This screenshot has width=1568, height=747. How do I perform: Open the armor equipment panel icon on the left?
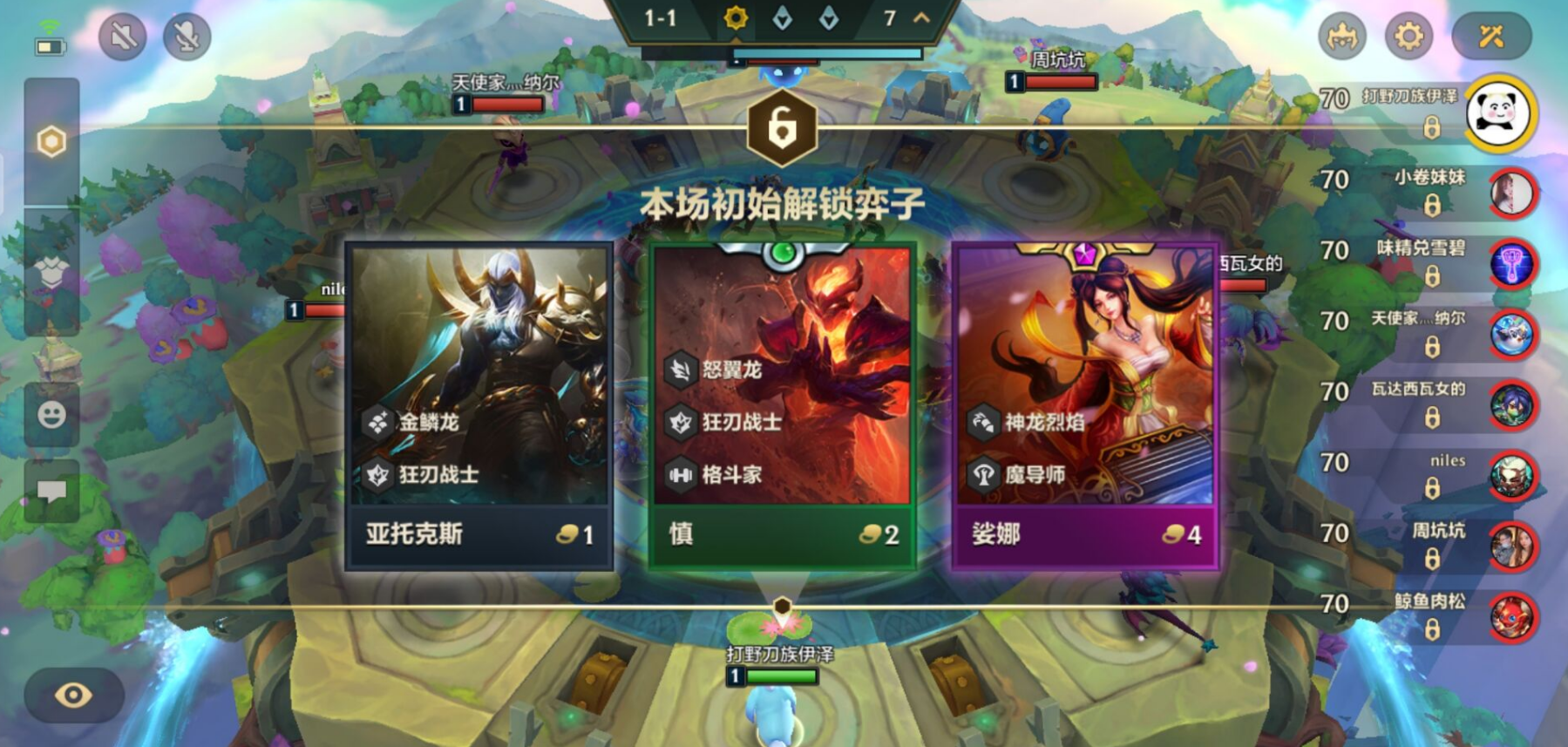pyautogui.click(x=50, y=270)
